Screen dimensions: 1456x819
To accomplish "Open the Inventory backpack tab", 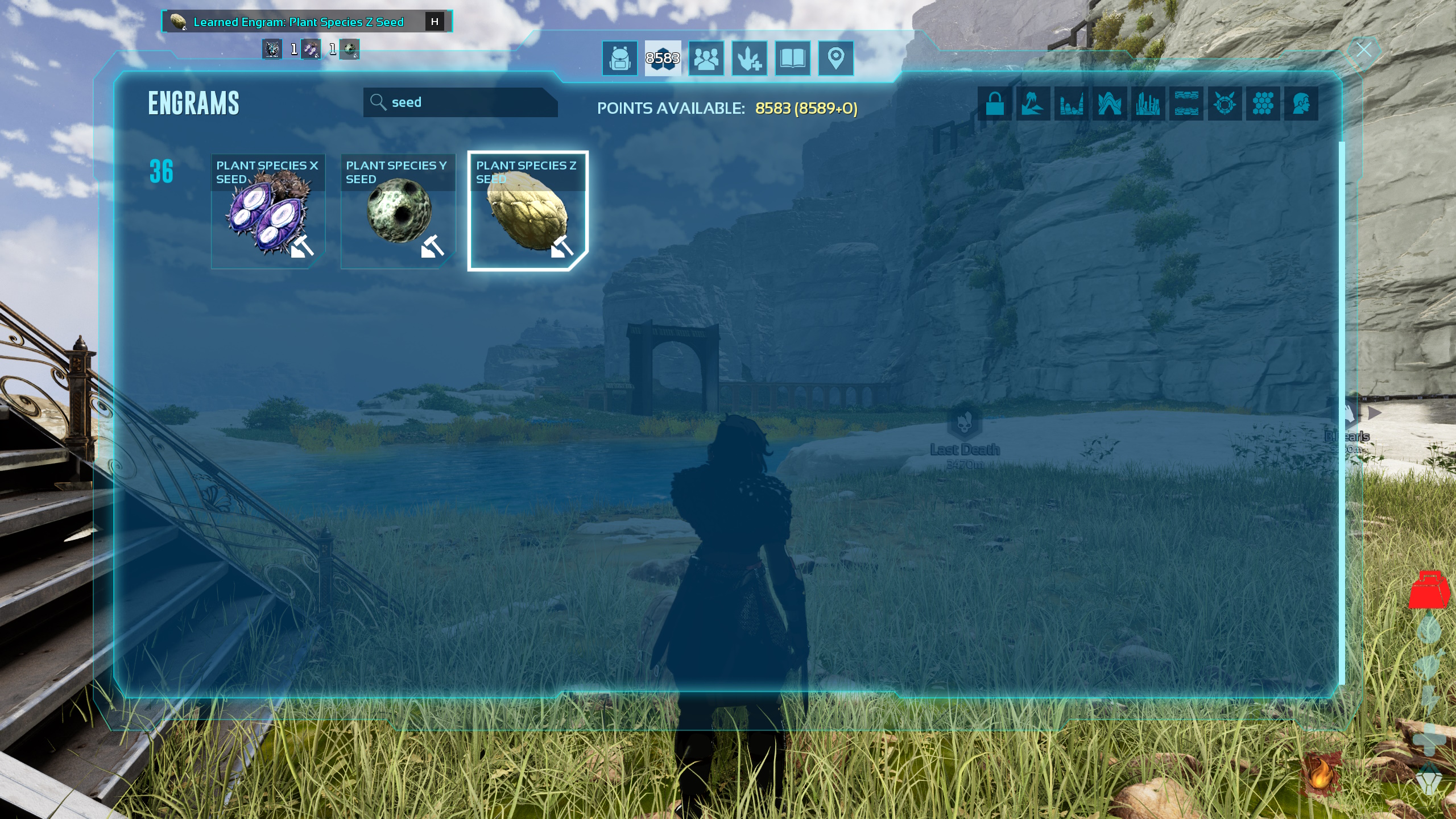I will pyautogui.click(x=619, y=57).
